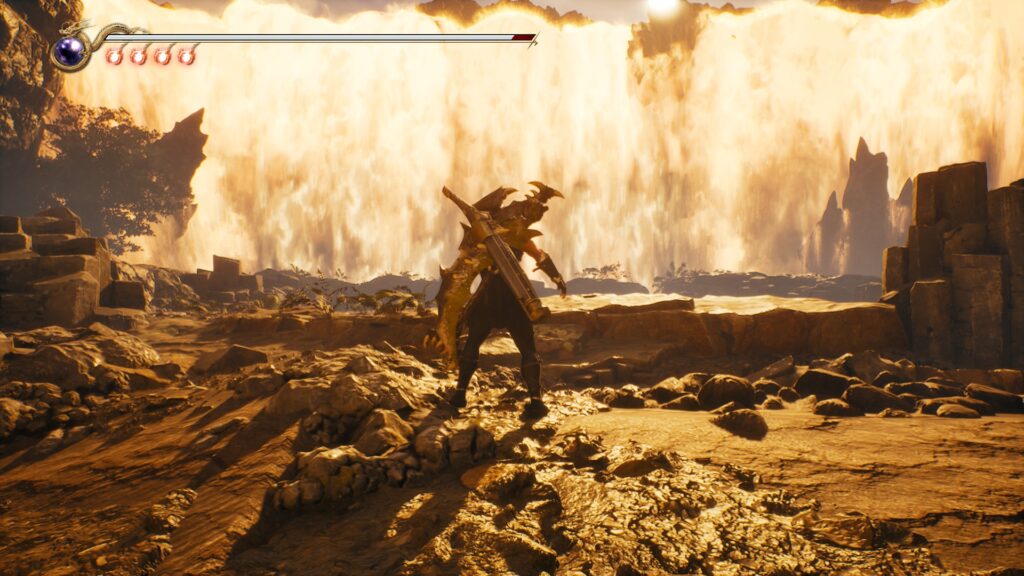Click the purple dragon orb emblem
The image size is (1024, 576).
(70, 51)
